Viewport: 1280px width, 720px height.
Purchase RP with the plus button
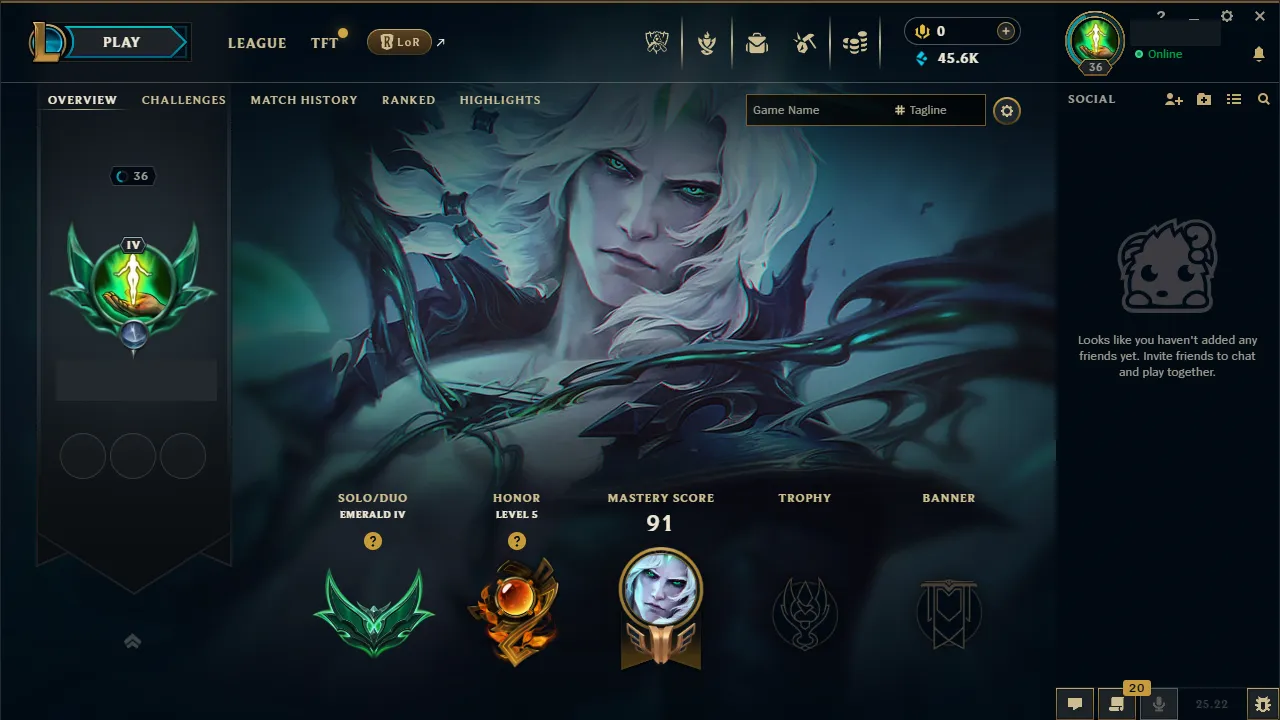[x=1003, y=30]
